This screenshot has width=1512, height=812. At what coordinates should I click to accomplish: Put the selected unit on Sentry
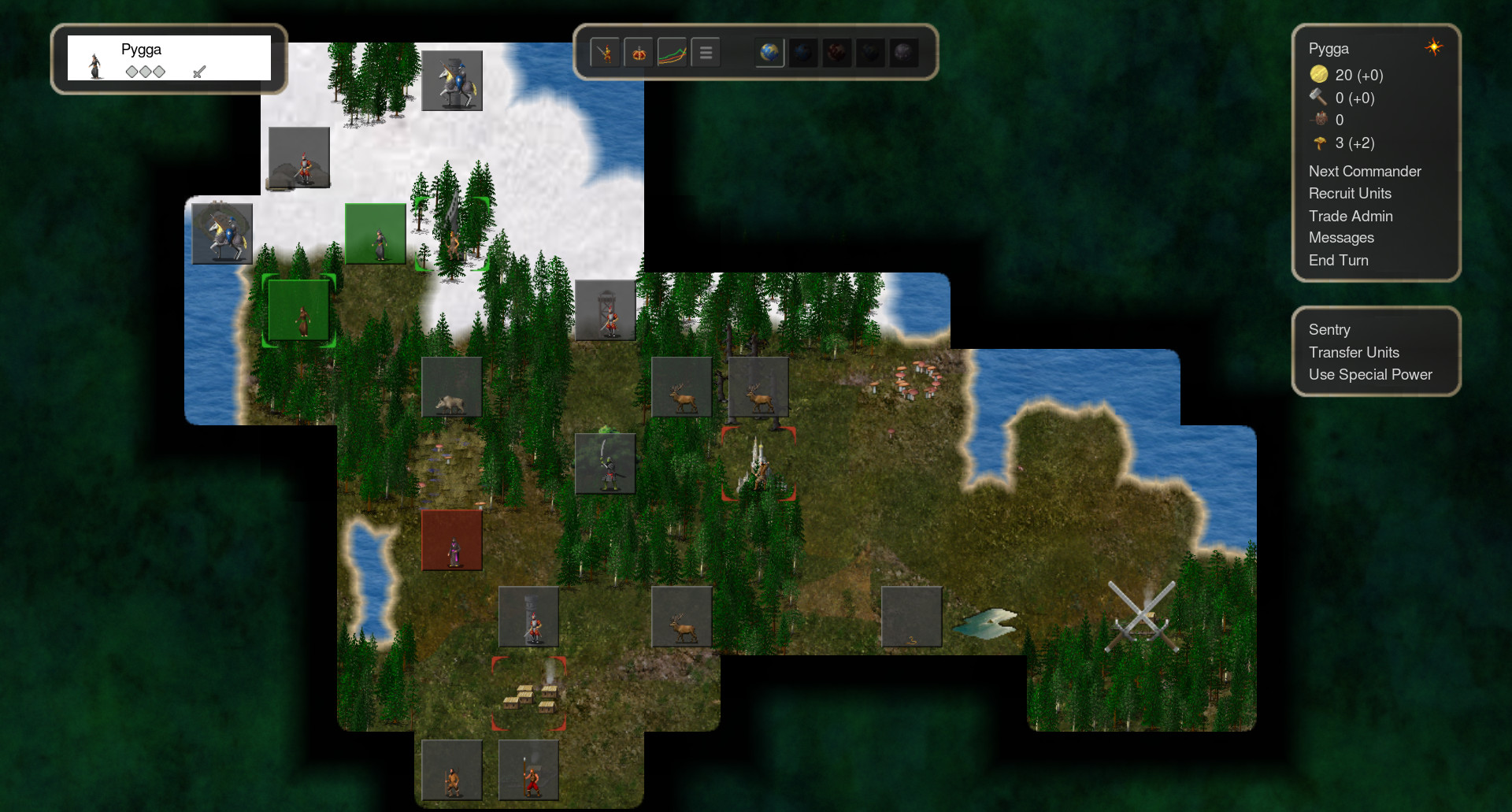pos(1329,330)
